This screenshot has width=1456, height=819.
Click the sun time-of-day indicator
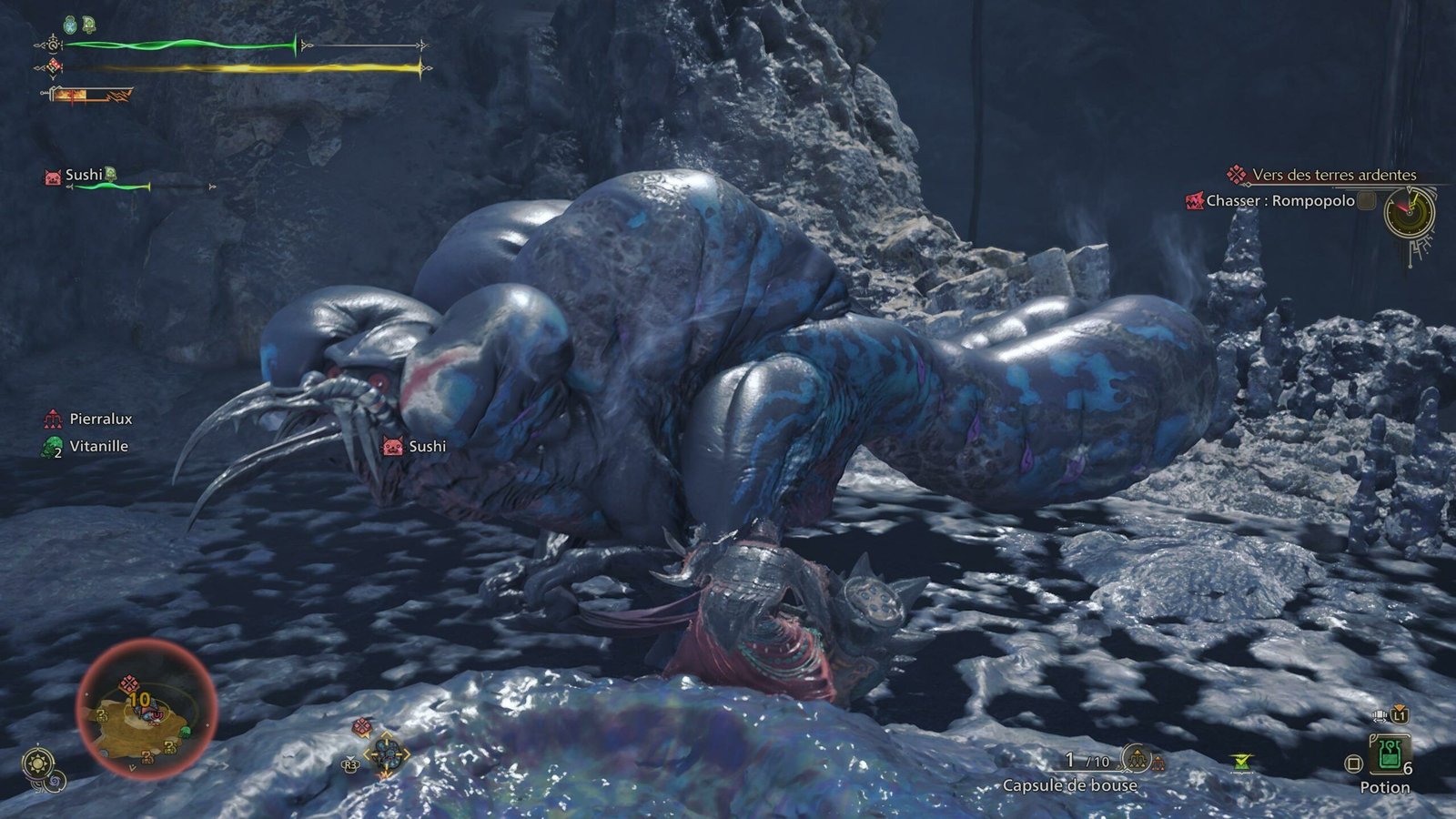[x=37, y=763]
